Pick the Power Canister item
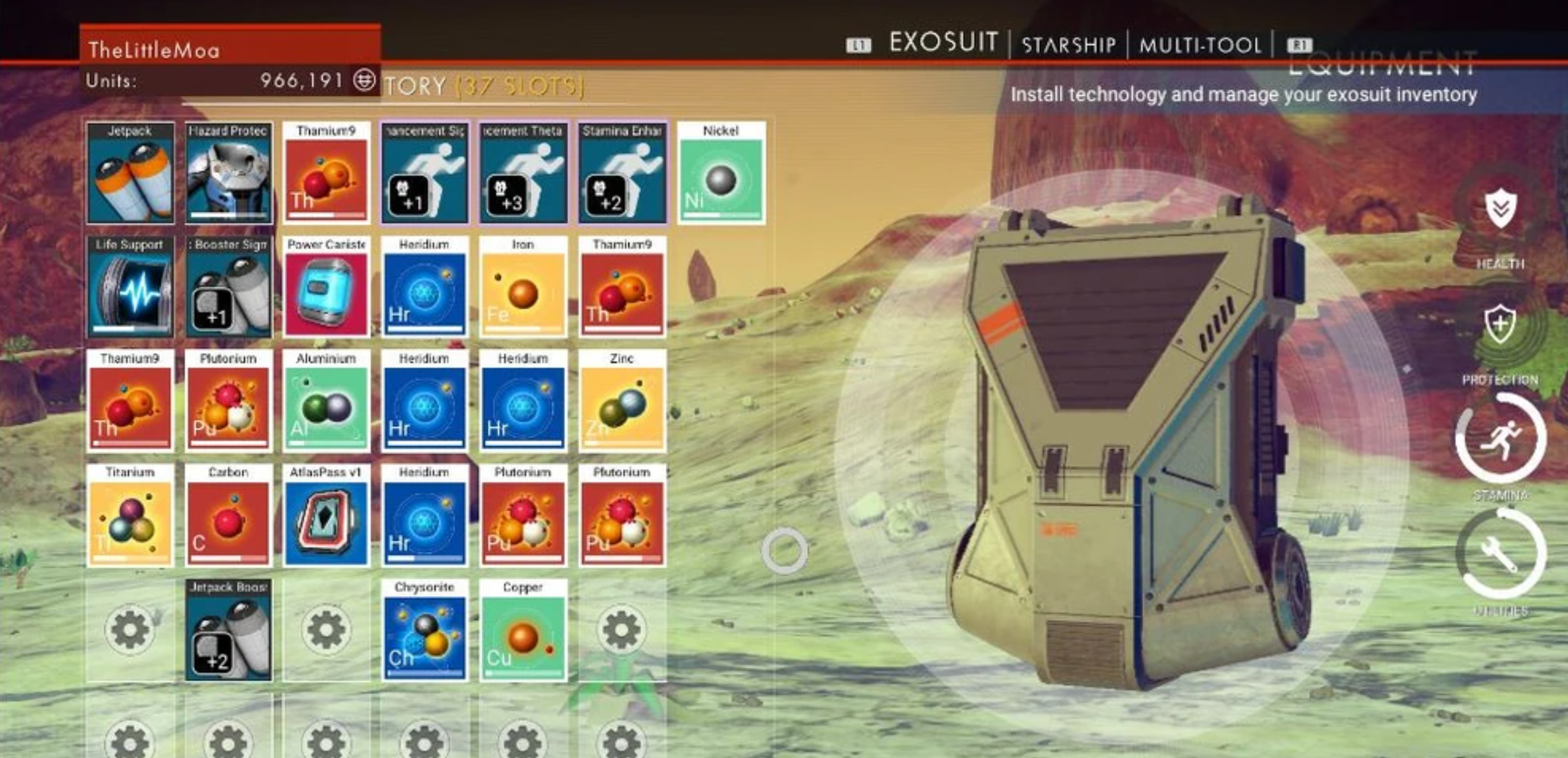Screen dimensions: 1568x758 click(x=327, y=287)
